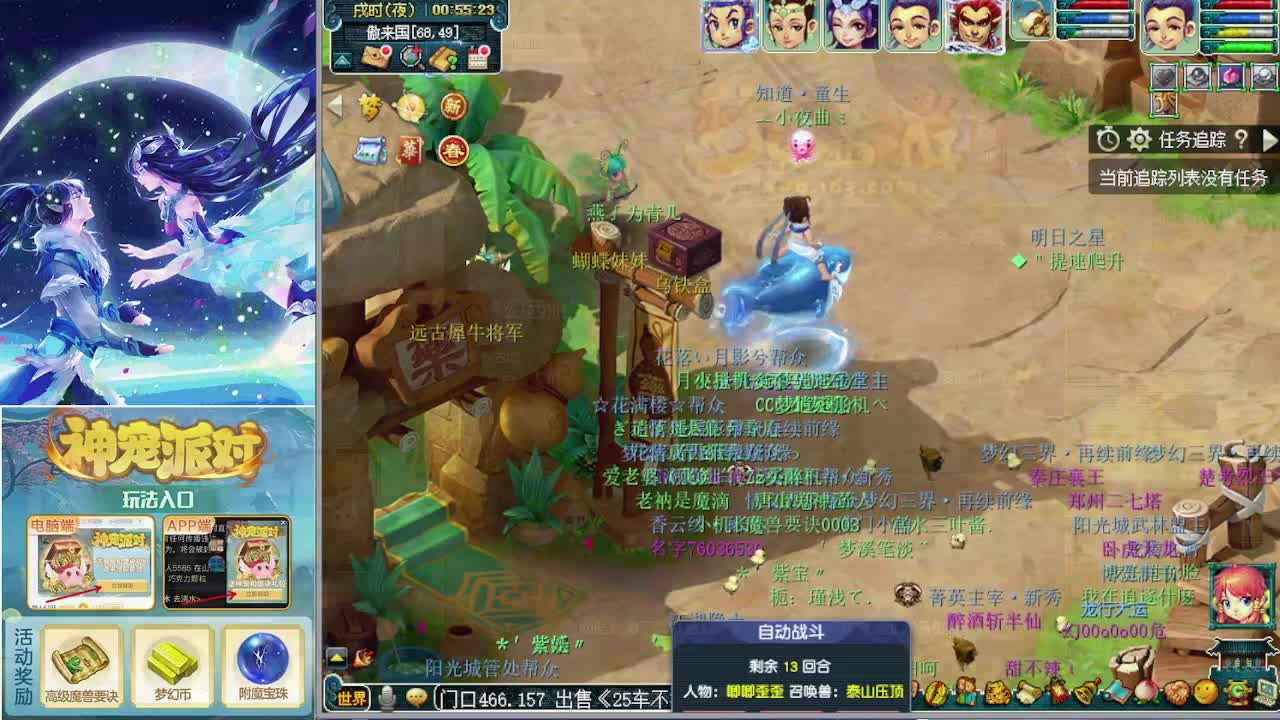Switch to the APP端 tab
Viewport: 1280px width, 720px height.
(x=189, y=524)
